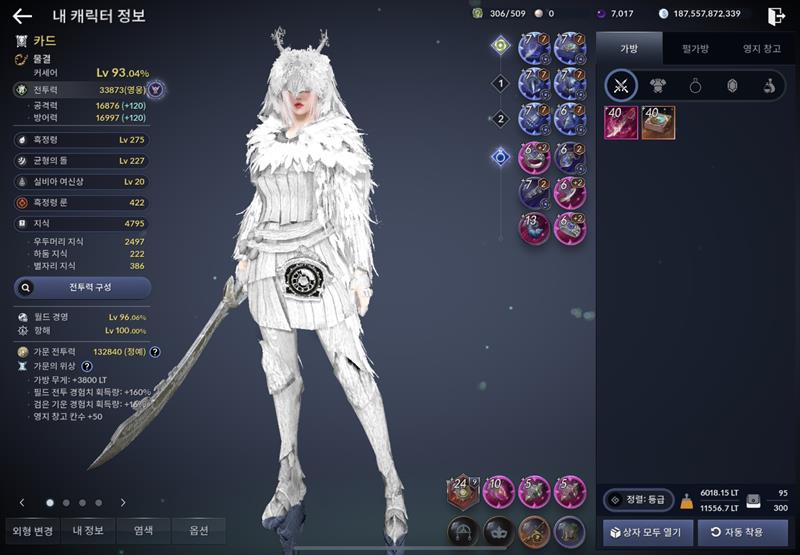This screenshot has width=800, height=555.
Task: Go back with the arrow button
Action: pos(22,15)
